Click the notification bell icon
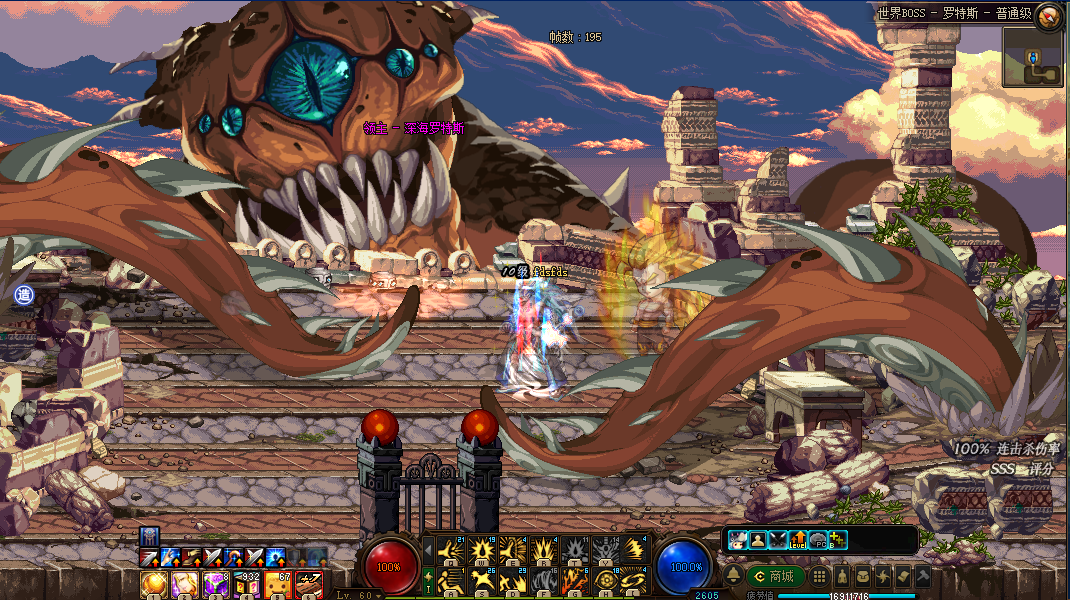The image size is (1070, 600). (733, 576)
